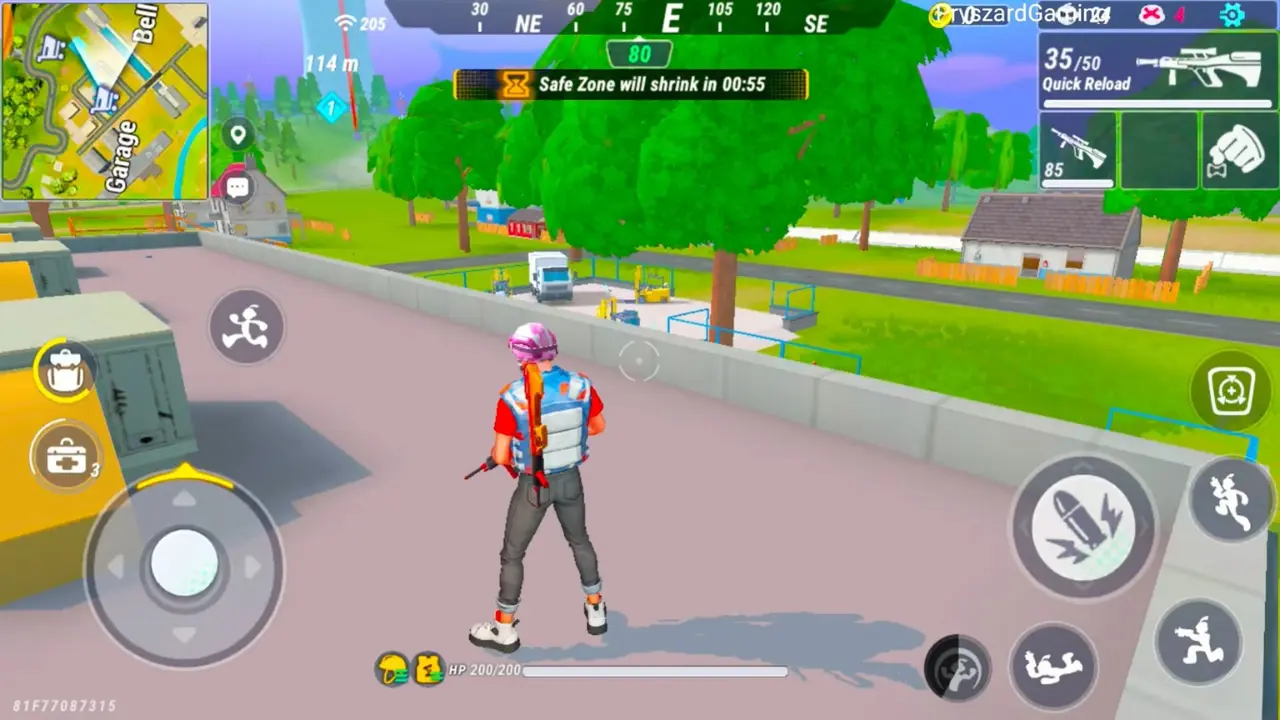Tap the sprint icon above the joystick
1280x720 pixels.
point(246,327)
